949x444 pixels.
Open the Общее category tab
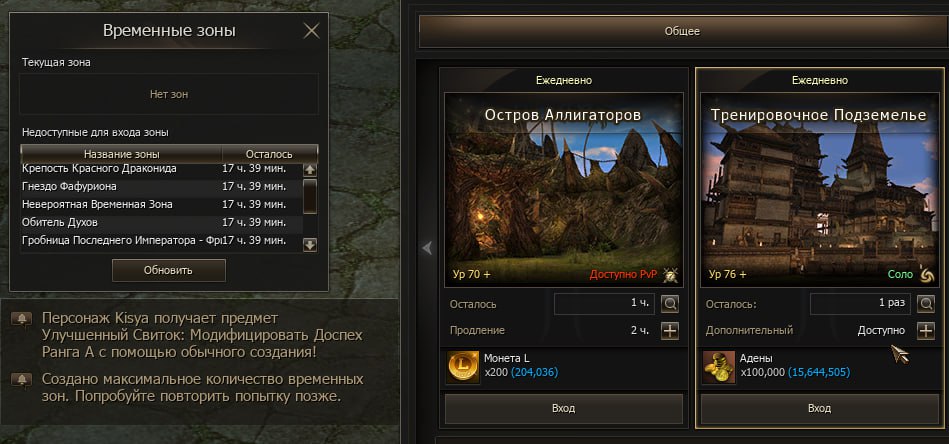[x=682, y=32]
